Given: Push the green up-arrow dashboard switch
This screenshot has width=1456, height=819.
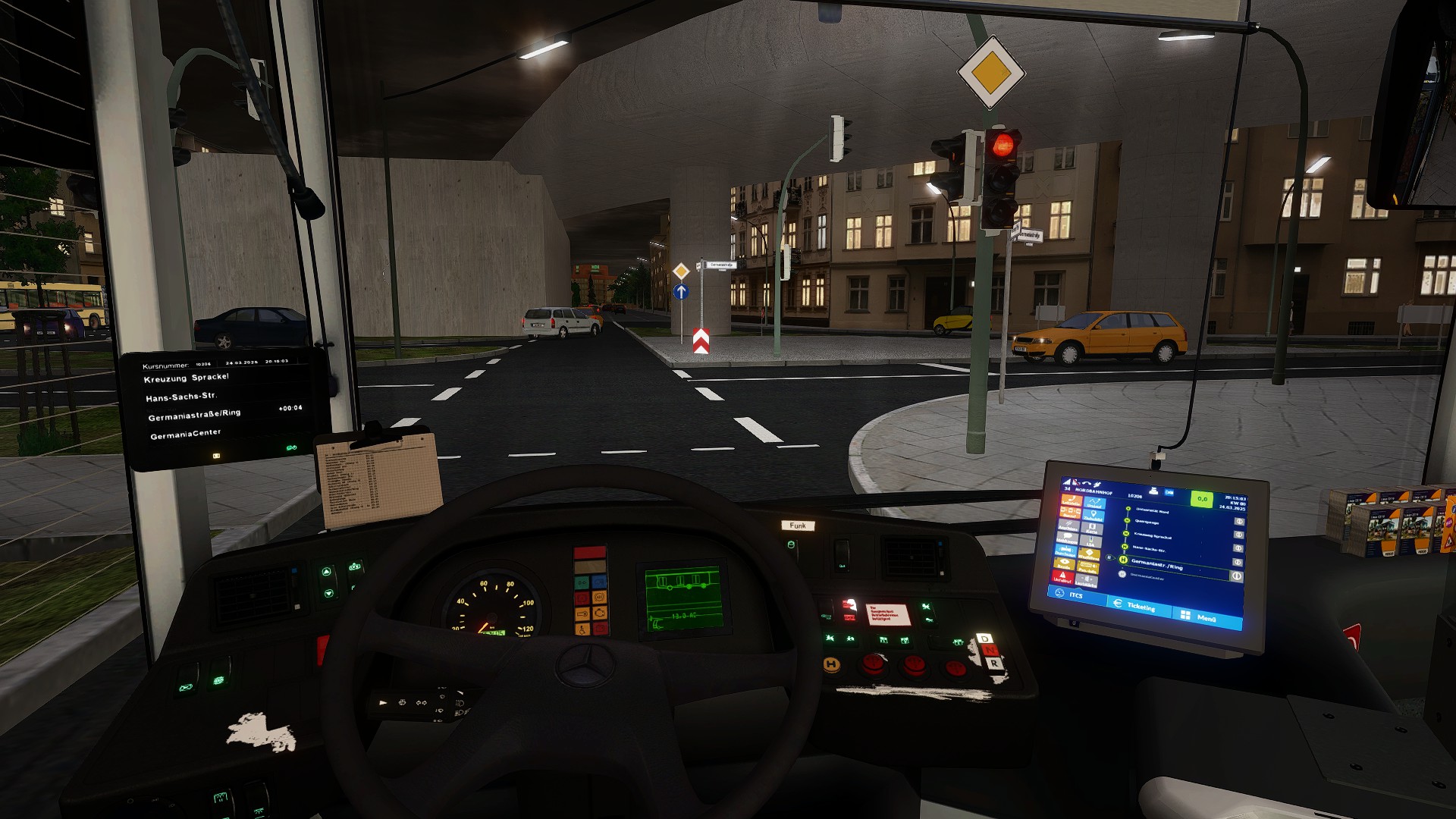Looking at the screenshot, I should 327,572.
